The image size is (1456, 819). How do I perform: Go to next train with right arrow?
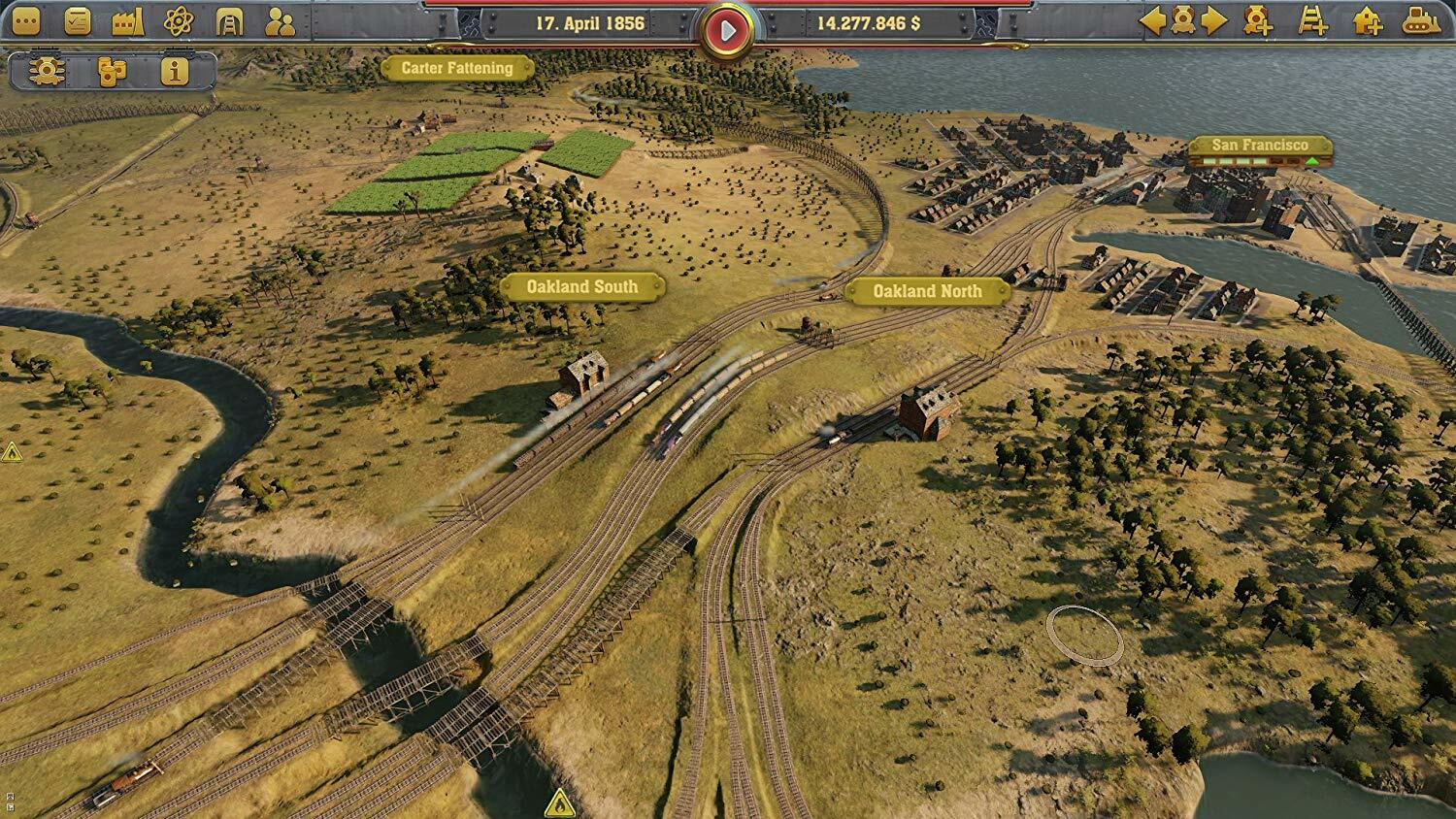click(1214, 21)
